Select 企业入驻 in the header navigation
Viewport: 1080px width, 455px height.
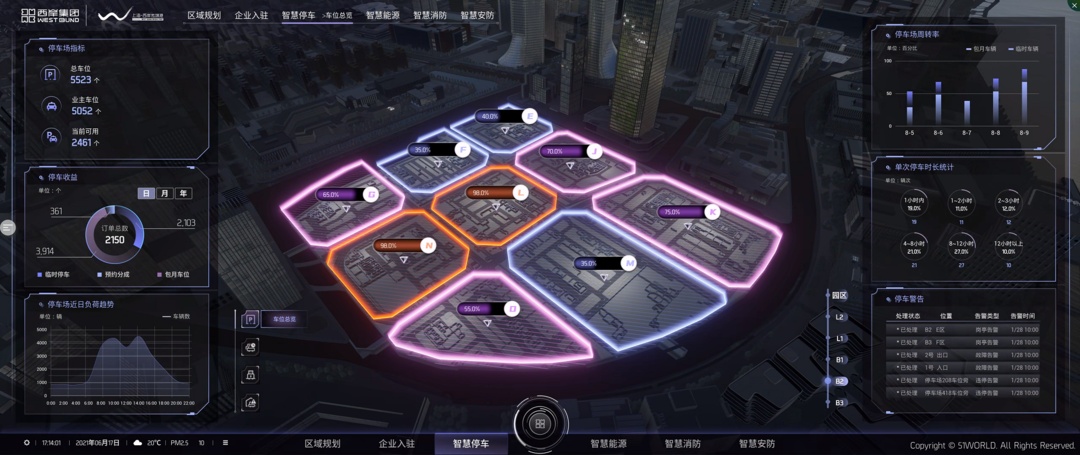point(251,16)
